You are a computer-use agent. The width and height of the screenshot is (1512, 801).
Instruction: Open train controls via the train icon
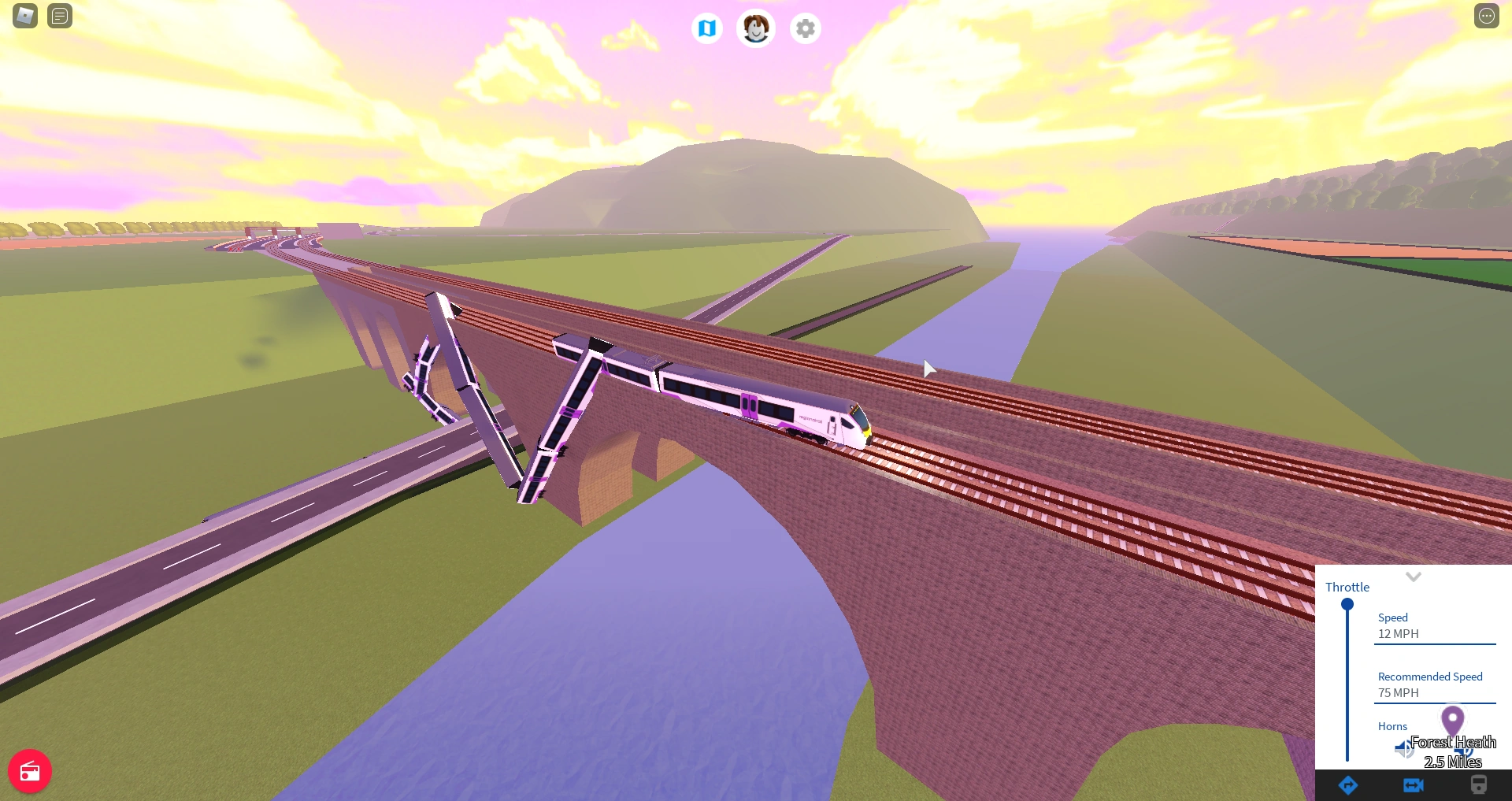coord(1477,785)
